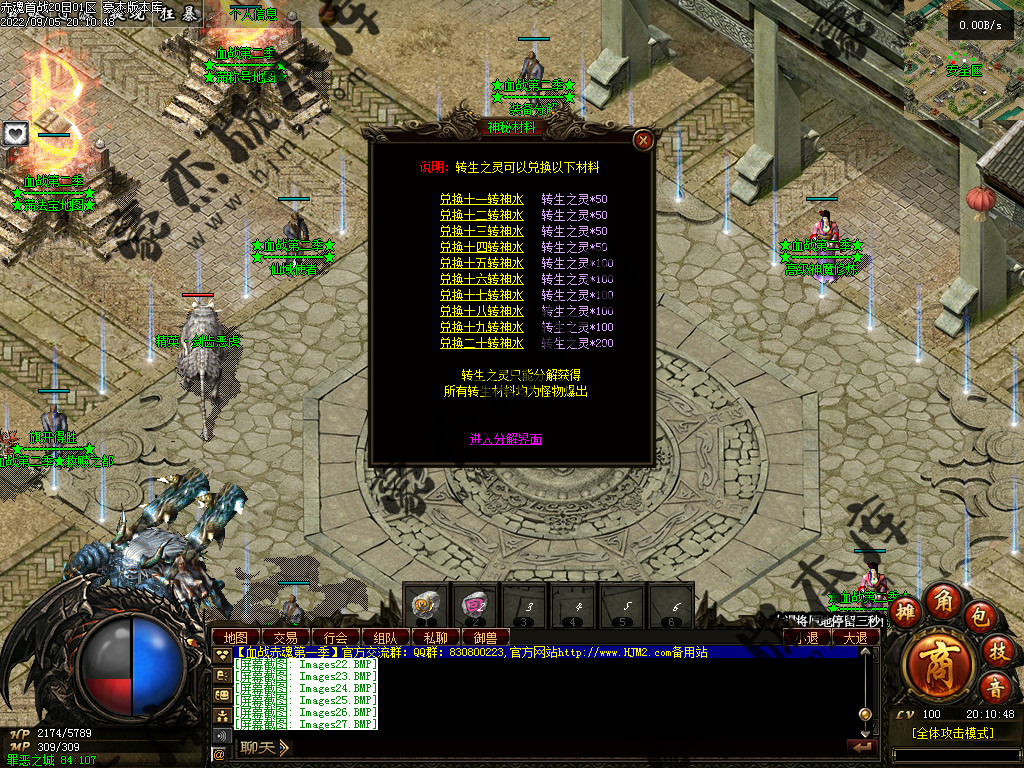Select the 行会 guild tab
This screenshot has height=768, width=1024.
point(335,637)
